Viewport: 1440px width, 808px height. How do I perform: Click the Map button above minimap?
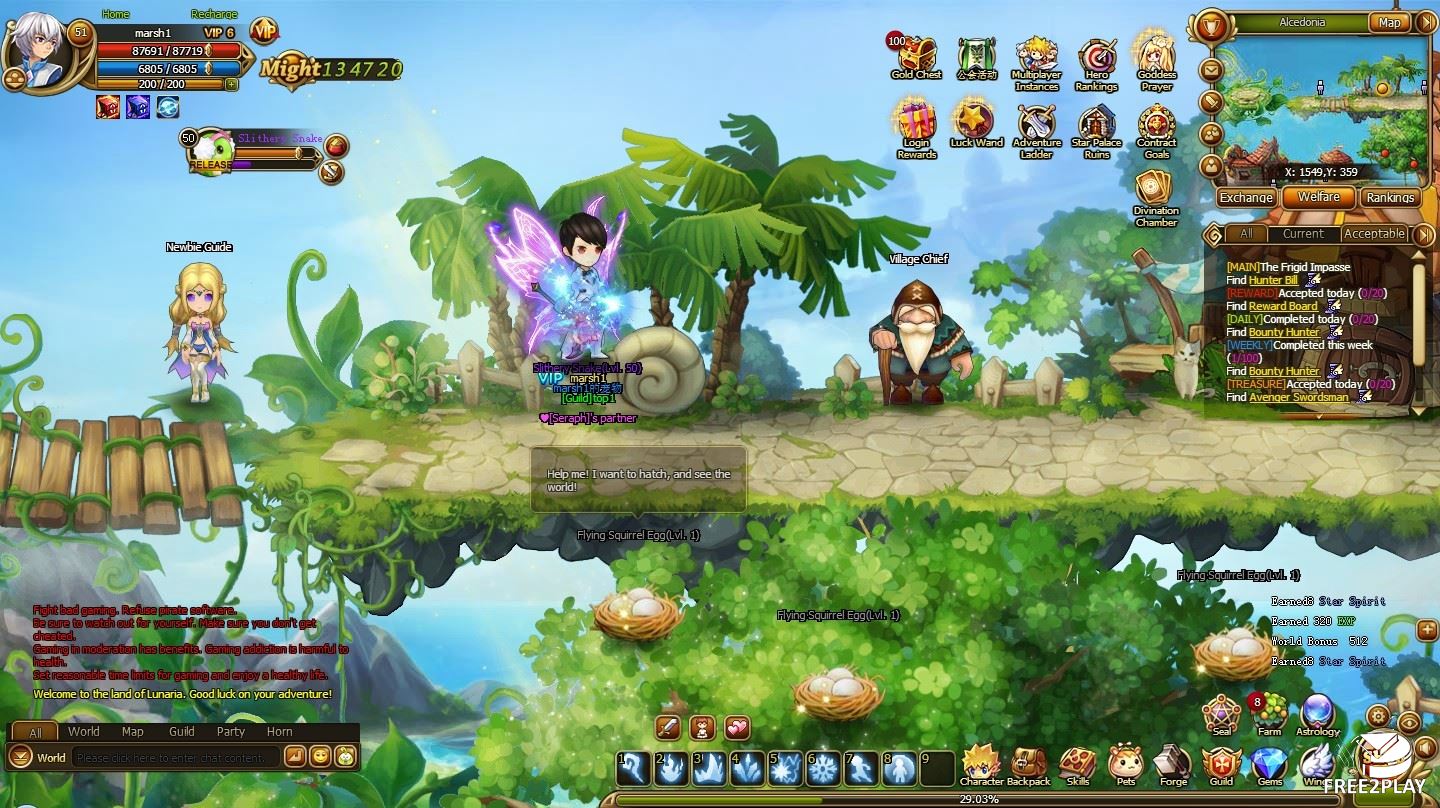click(1389, 22)
